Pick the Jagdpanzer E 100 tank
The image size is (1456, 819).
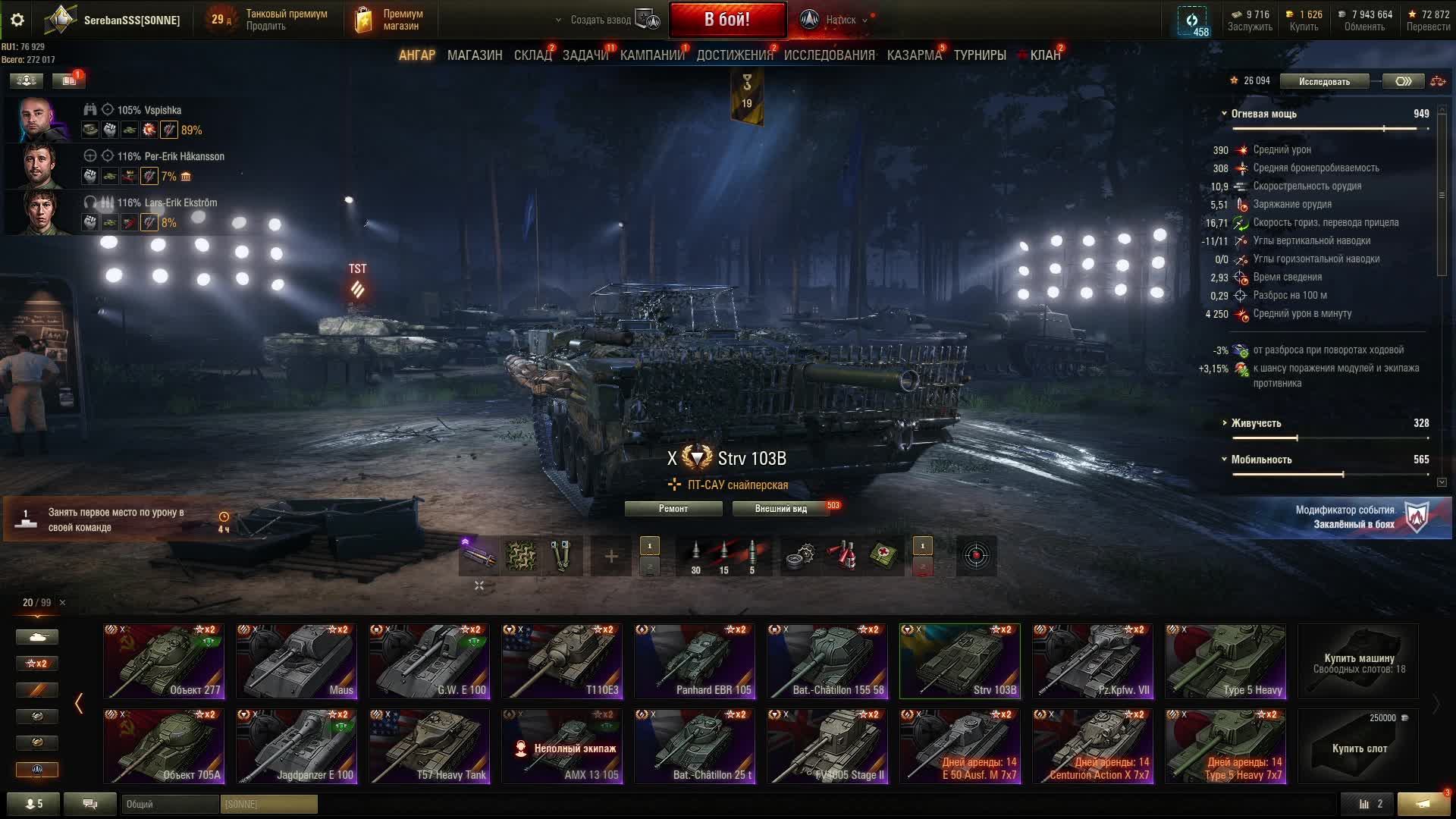(x=297, y=745)
